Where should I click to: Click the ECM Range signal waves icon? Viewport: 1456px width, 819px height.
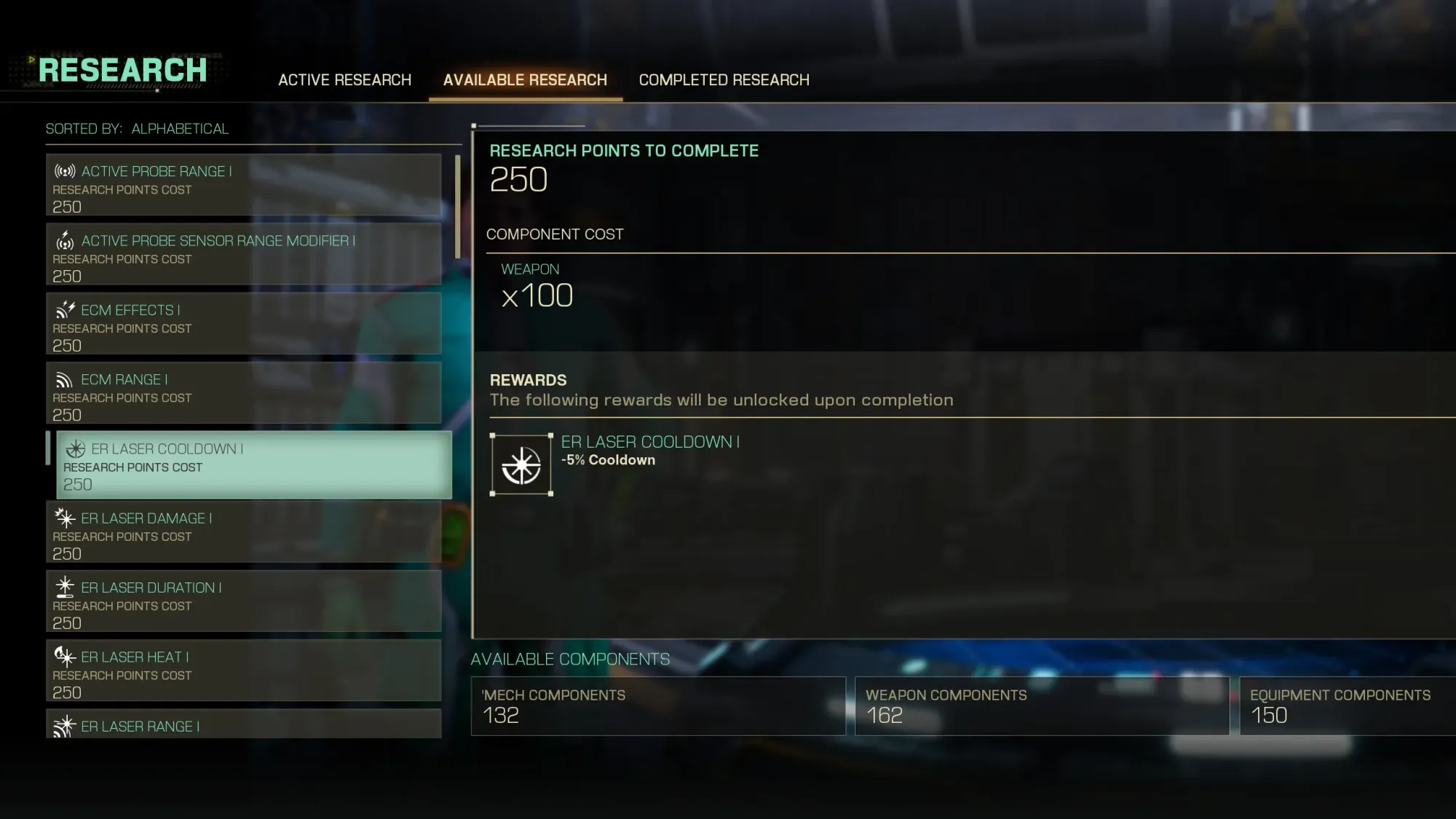(64, 379)
